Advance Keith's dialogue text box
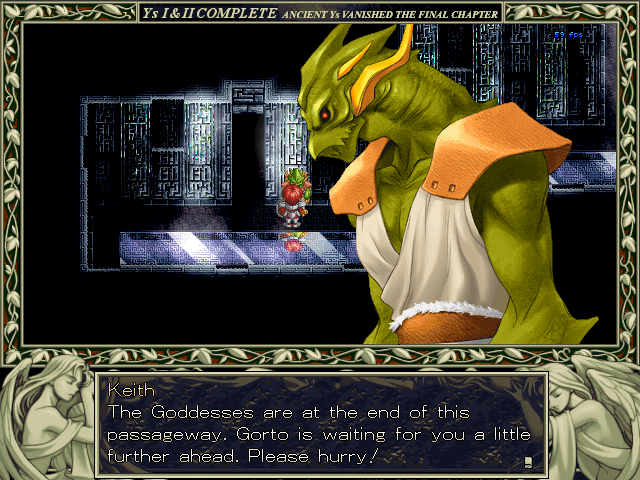Screen dimensions: 640x480 [x=320, y=425]
